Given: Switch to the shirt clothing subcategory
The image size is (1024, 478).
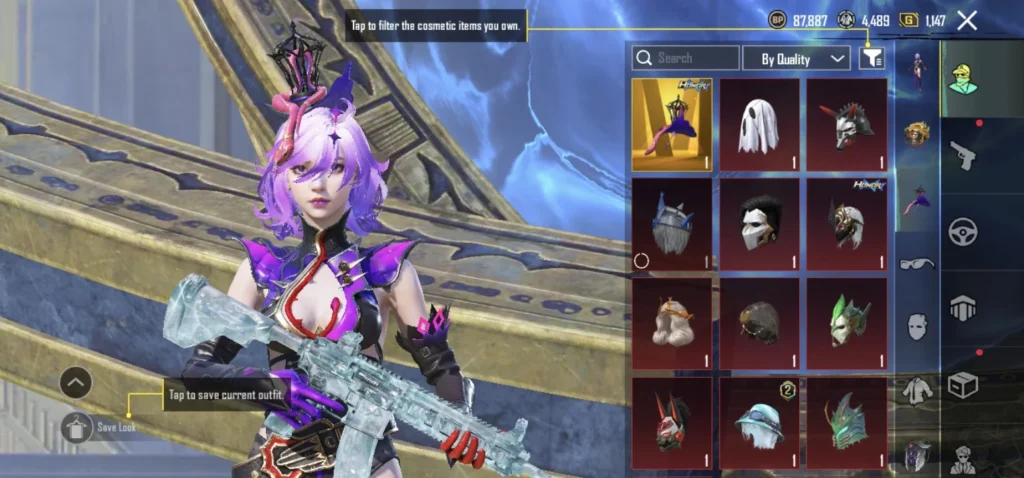Looking at the screenshot, I should click(x=917, y=390).
